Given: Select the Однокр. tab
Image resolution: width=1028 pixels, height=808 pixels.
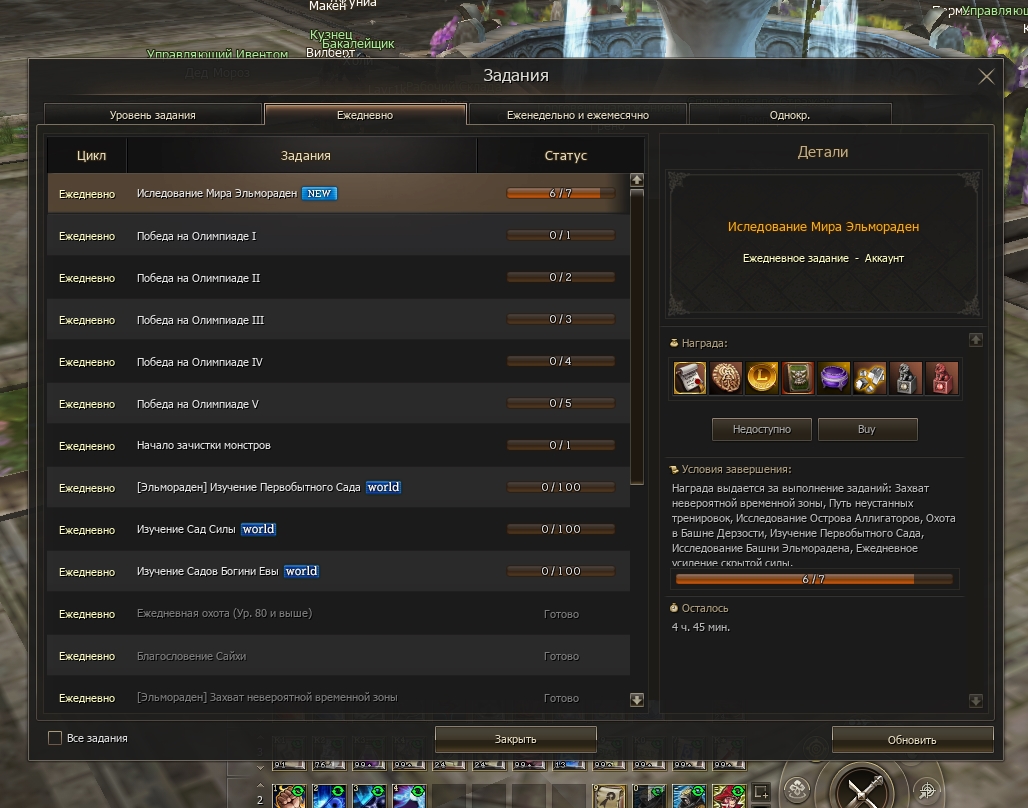Looking at the screenshot, I should point(789,115).
